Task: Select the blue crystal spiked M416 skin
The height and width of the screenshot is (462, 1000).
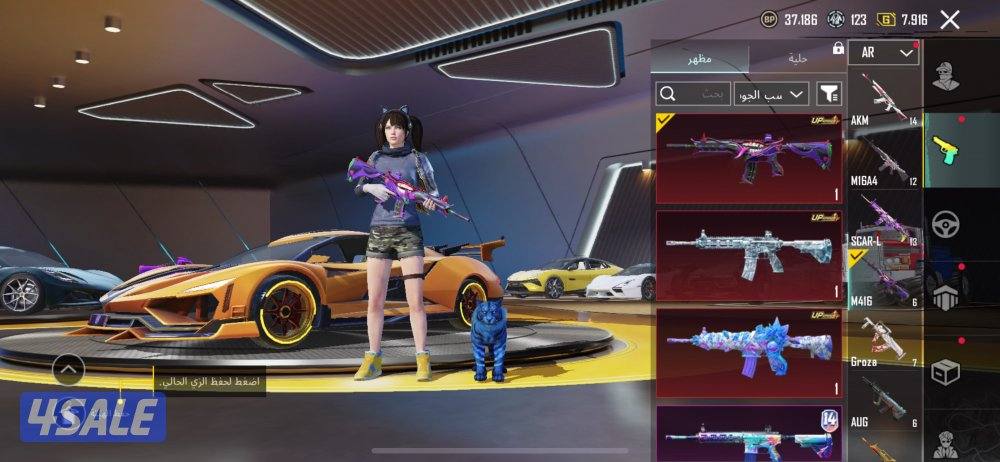Action: 749,352
